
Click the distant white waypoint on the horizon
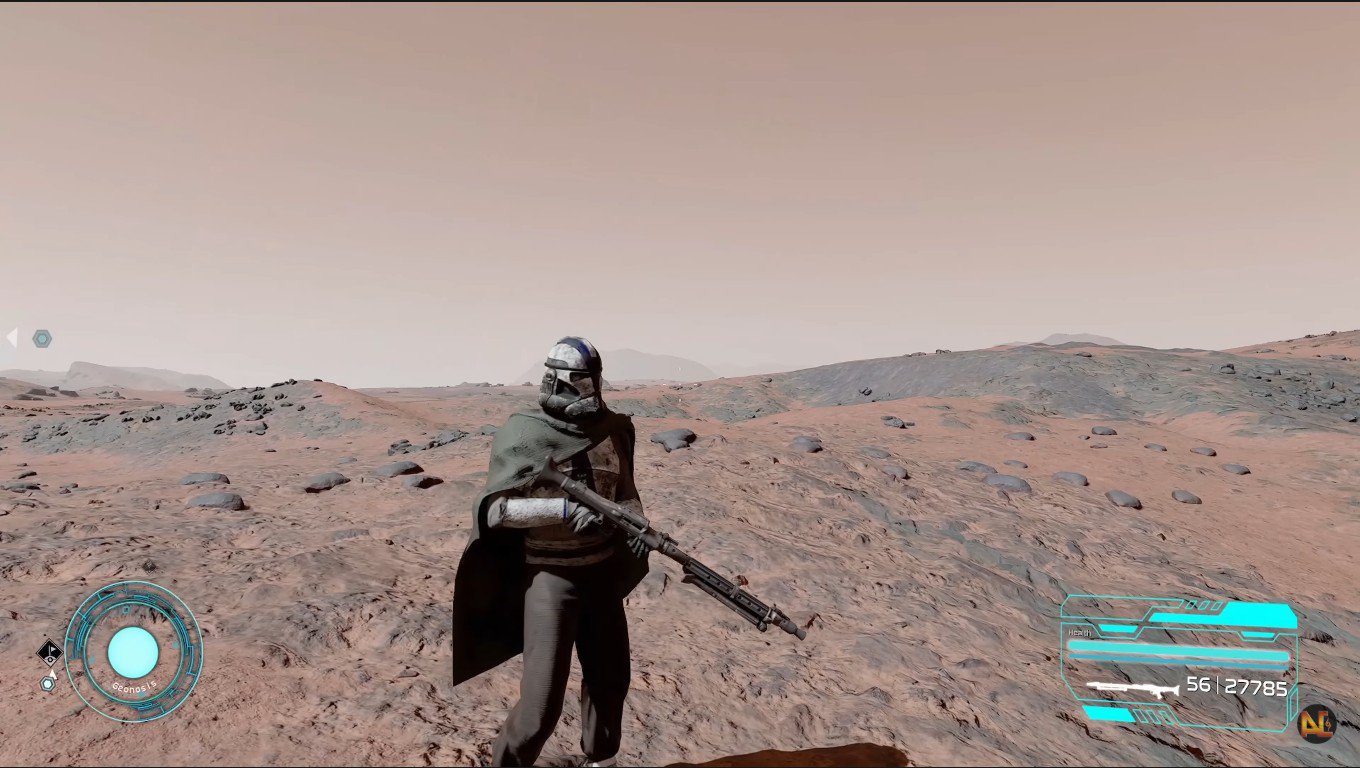pyautogui.click(x=679, y=369)
